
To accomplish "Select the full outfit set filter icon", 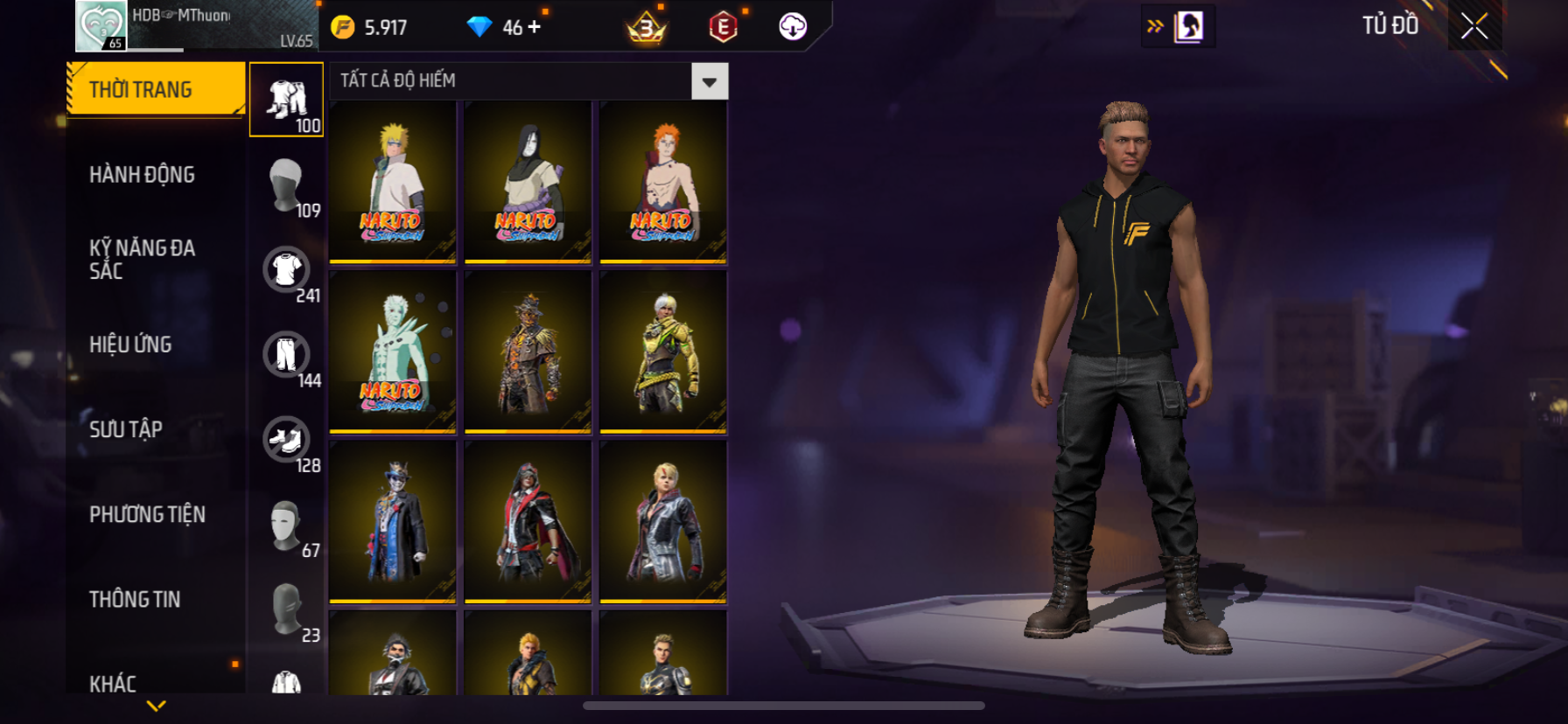I will point(286,100).
